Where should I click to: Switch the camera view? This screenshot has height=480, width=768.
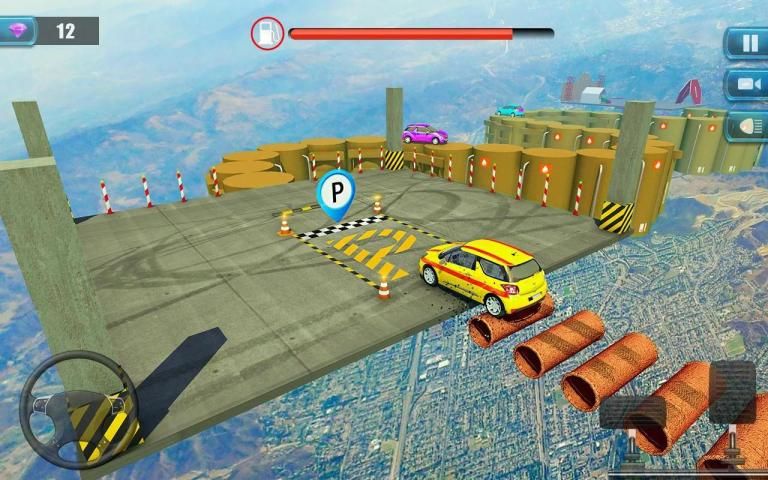[746, 84]
